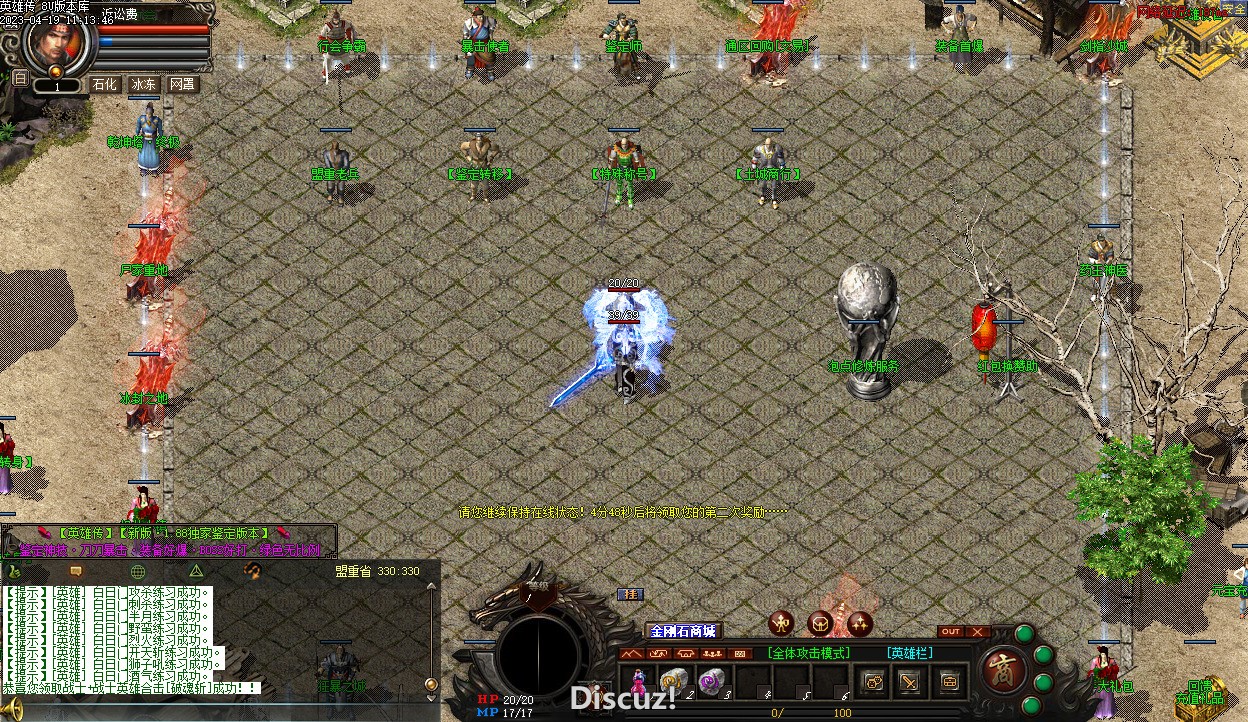Select the globe chat channel icon
The image size is (1248, 722).
coord(138,571)
